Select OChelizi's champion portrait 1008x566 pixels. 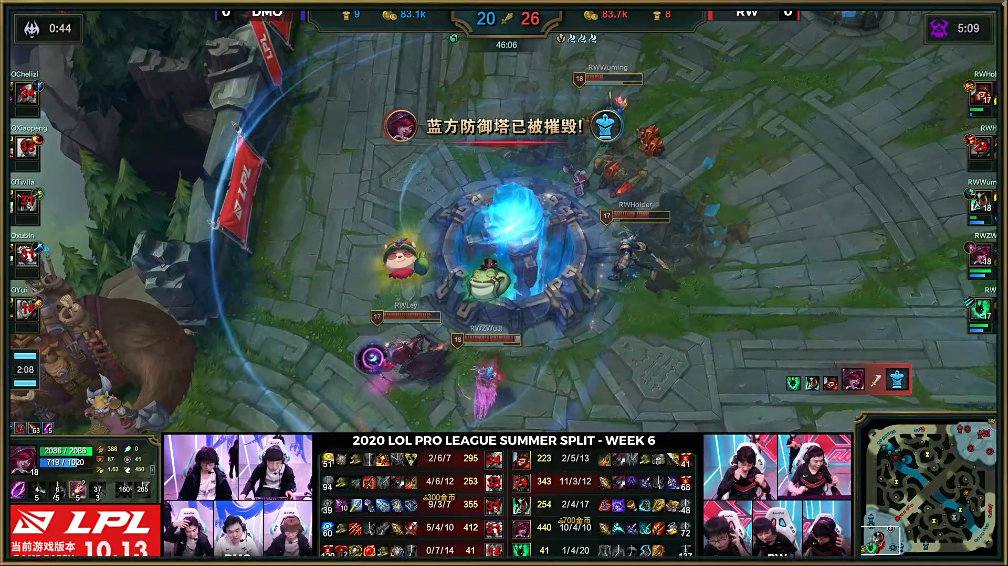tap(27, 93)
